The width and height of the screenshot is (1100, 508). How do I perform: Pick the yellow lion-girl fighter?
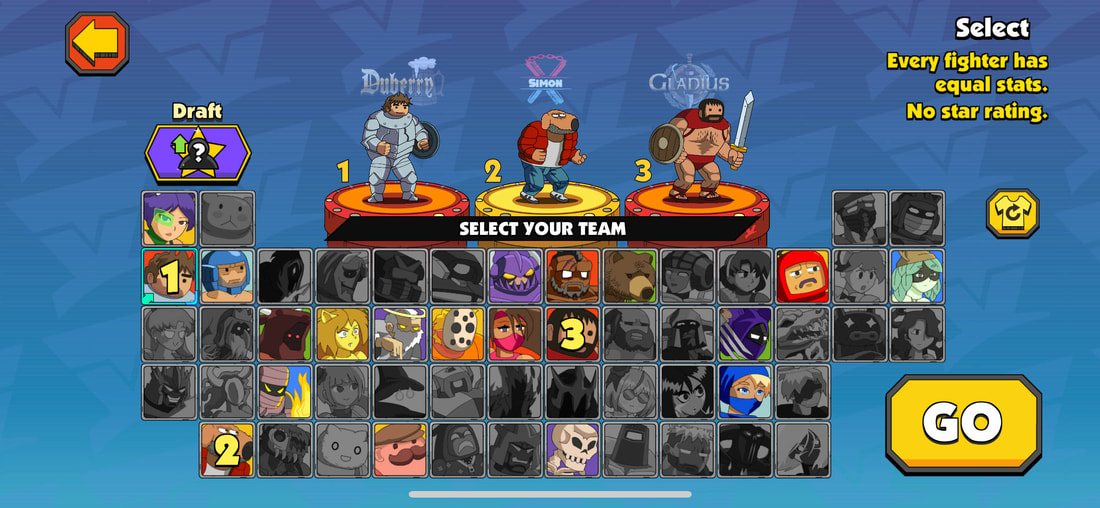point(342,334)
